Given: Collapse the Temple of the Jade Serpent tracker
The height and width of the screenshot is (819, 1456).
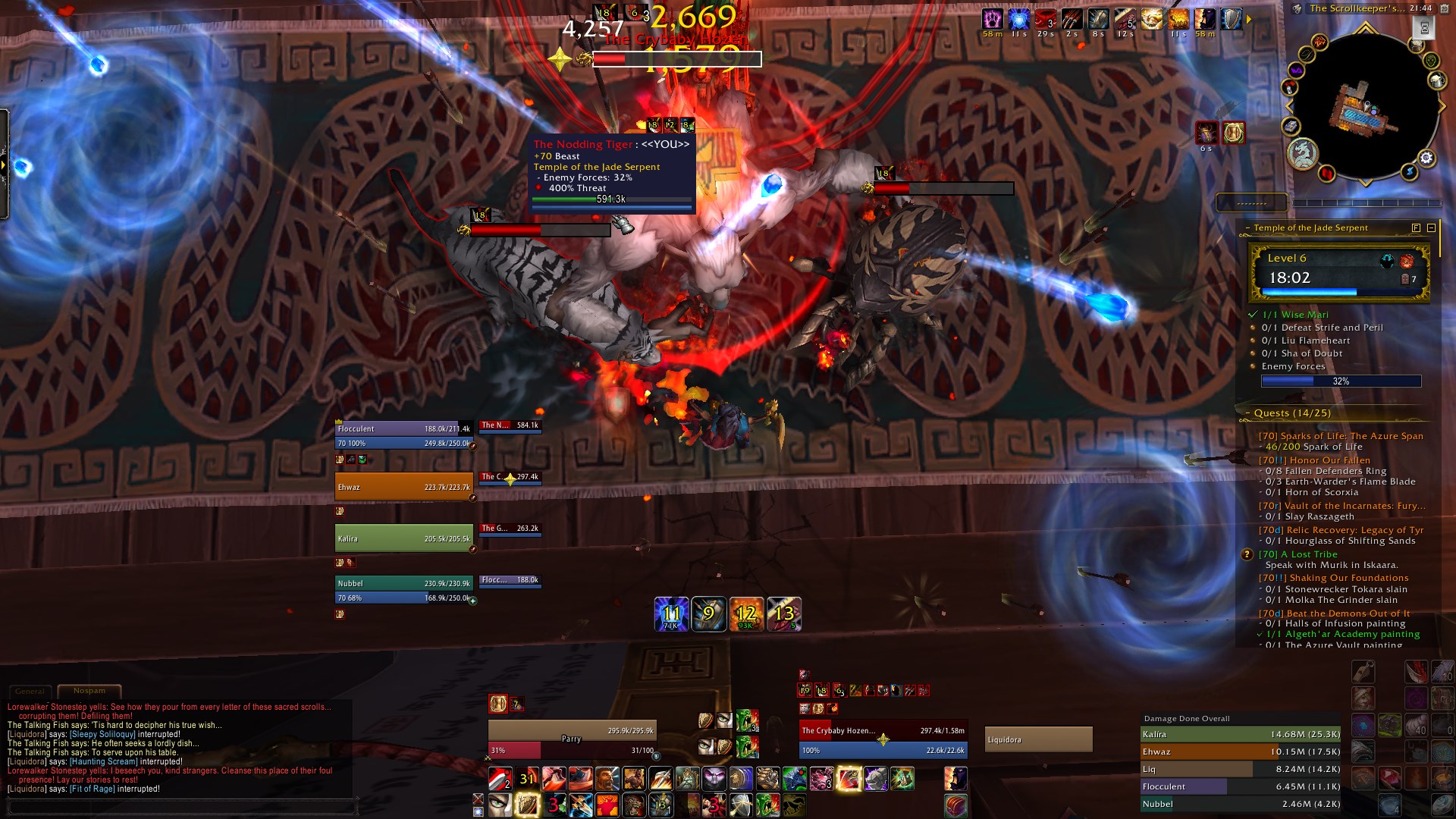Looking at the screenshot, I should tap(1431, 227).
